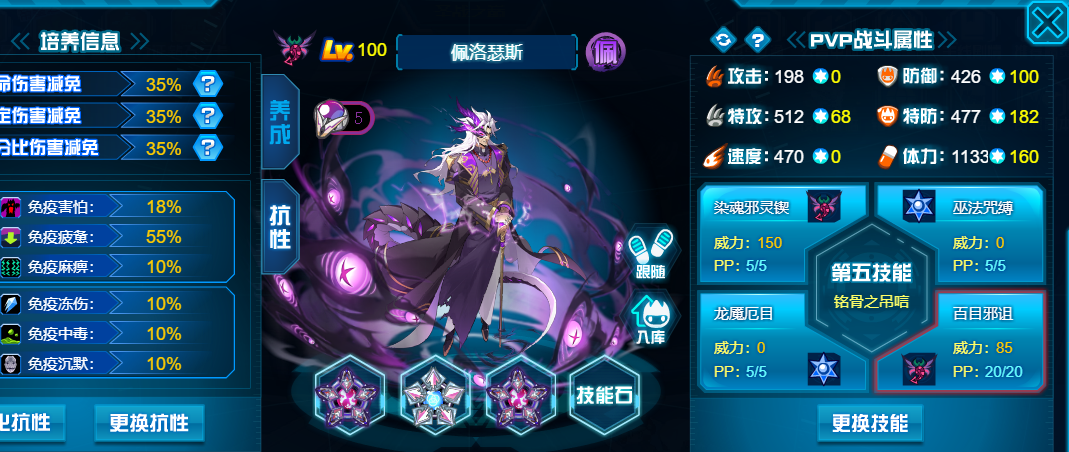Select the silver star emblem in the middle
This screenshot has width=1069, height=452.
click(x=435, y=395)
